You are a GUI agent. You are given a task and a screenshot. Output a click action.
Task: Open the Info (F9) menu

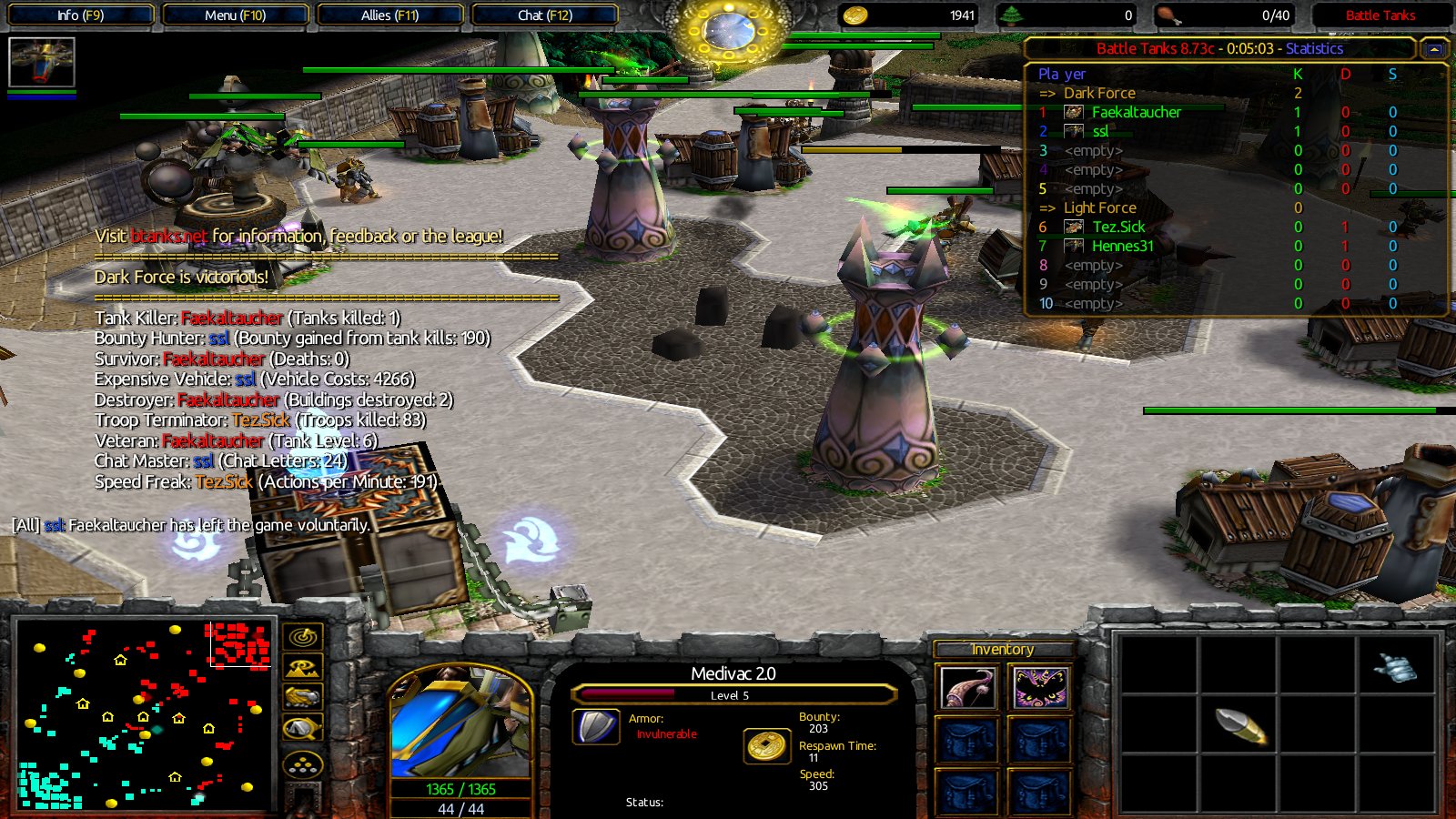point(80,15)
